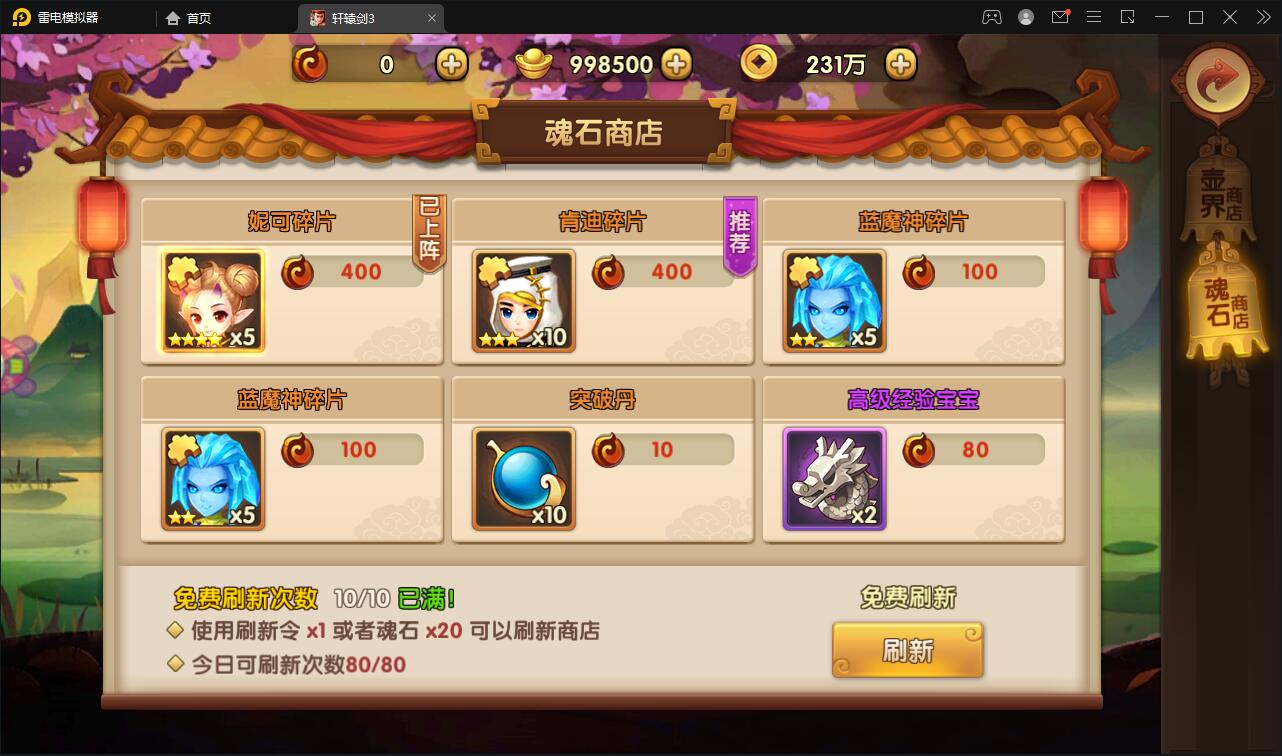Click the multi-window icon in the title bar
1282x756 pixels.
pyautogui.click(x=1126, y=17)
